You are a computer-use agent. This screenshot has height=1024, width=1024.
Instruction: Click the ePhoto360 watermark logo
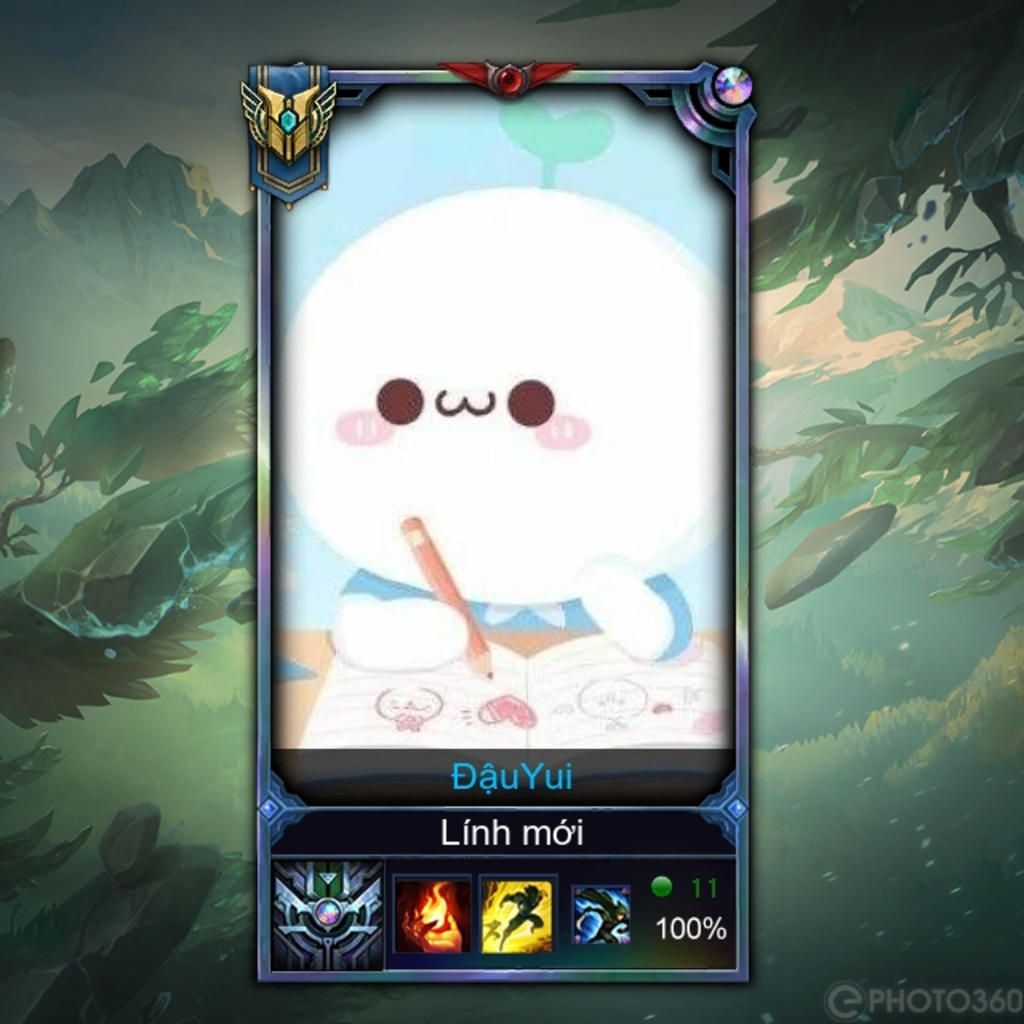[x=922, y=999]
